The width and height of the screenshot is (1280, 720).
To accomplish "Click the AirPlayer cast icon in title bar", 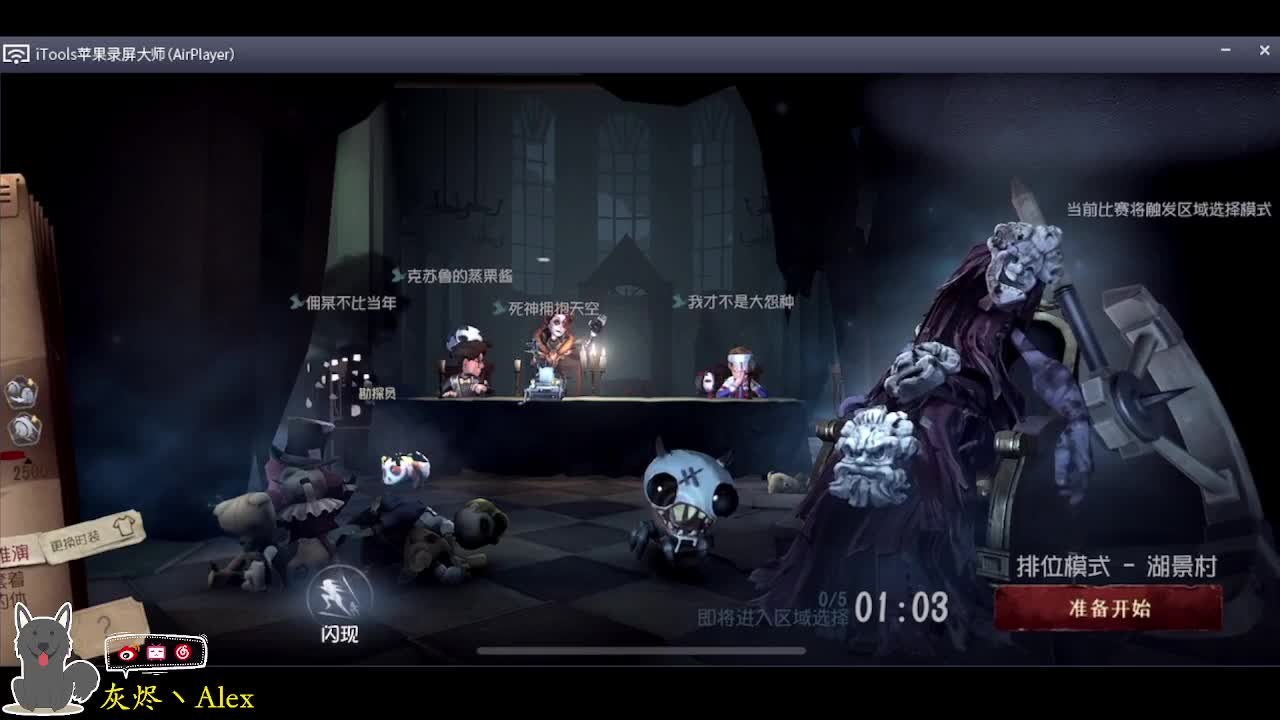I will pos(16,55).
